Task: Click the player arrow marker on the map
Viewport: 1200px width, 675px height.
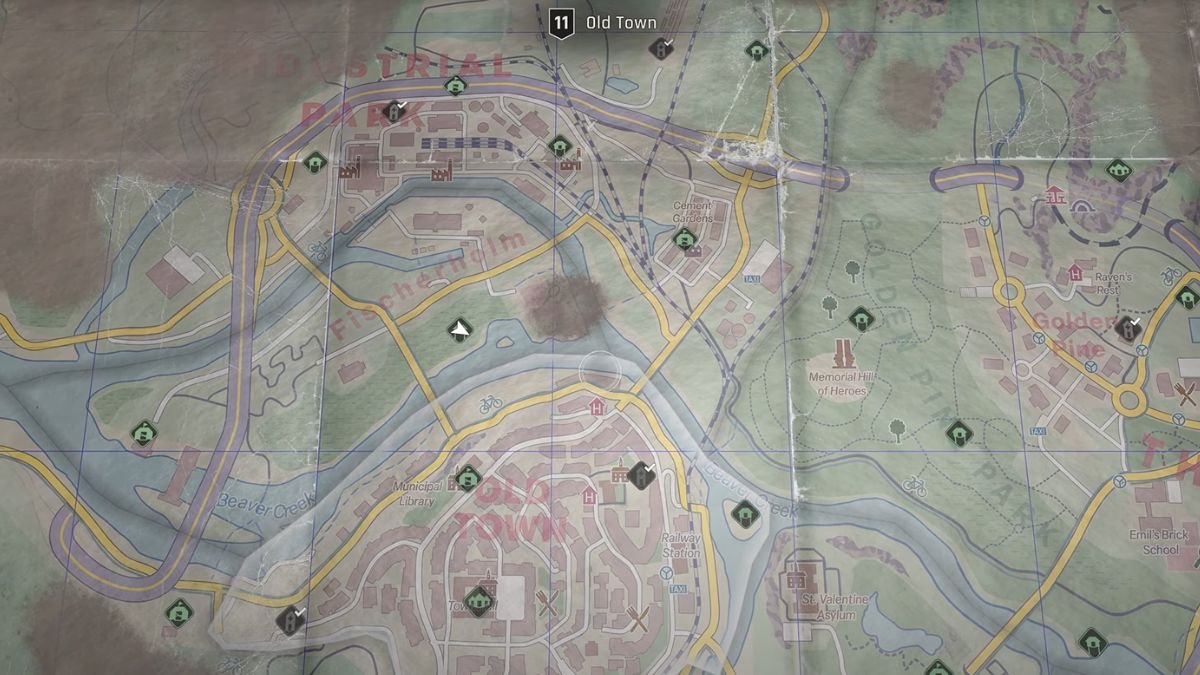Action: click(x=459, y=329)
